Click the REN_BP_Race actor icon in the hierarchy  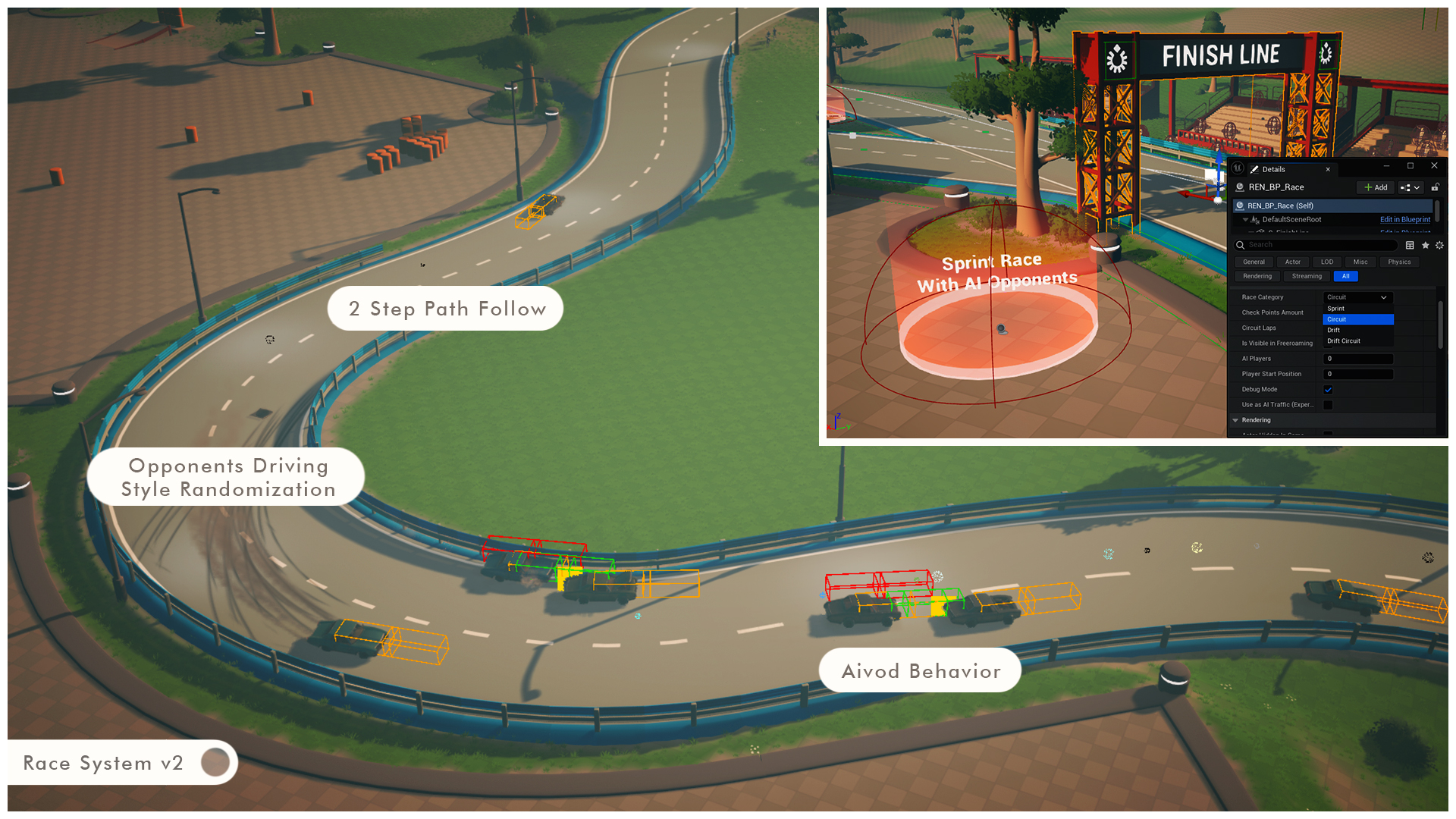click(1239, 206)
